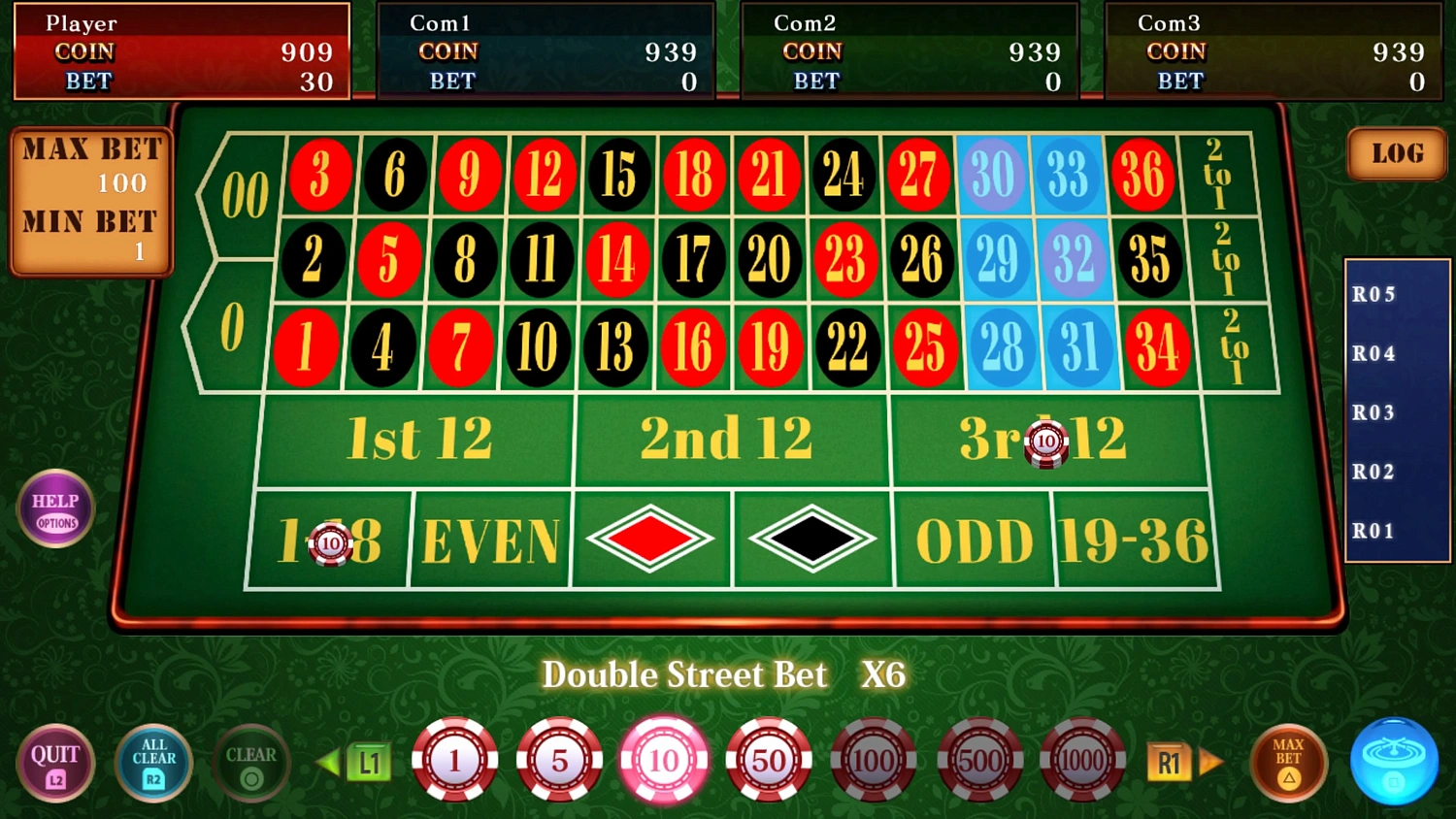This screenshot has width=1456, height=819.
Task: Select round R05 from the history list
Action: [x=1374, y=294]
